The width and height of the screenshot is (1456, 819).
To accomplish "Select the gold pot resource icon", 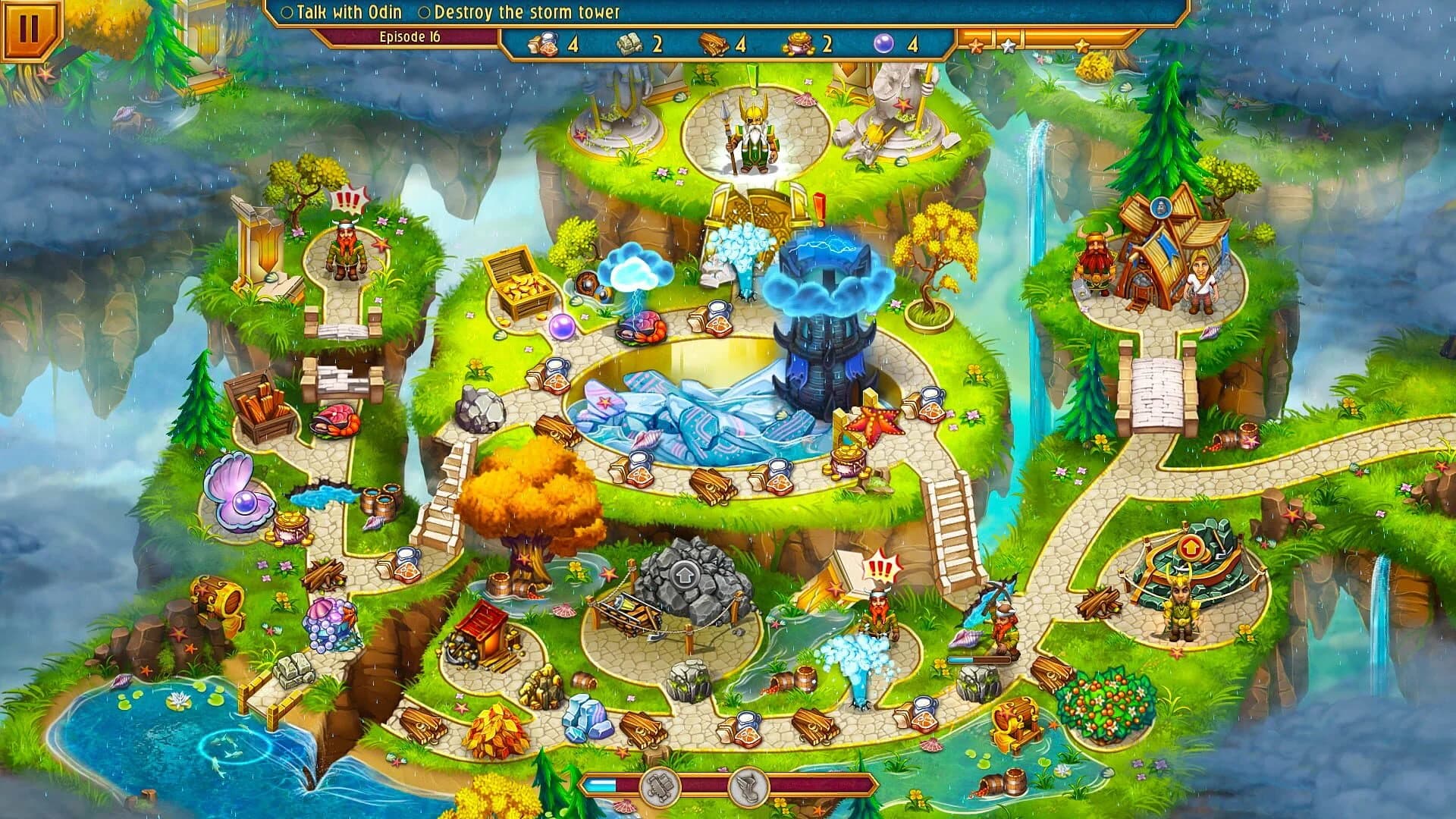I will pyautogui.click(x=798, y=45).
